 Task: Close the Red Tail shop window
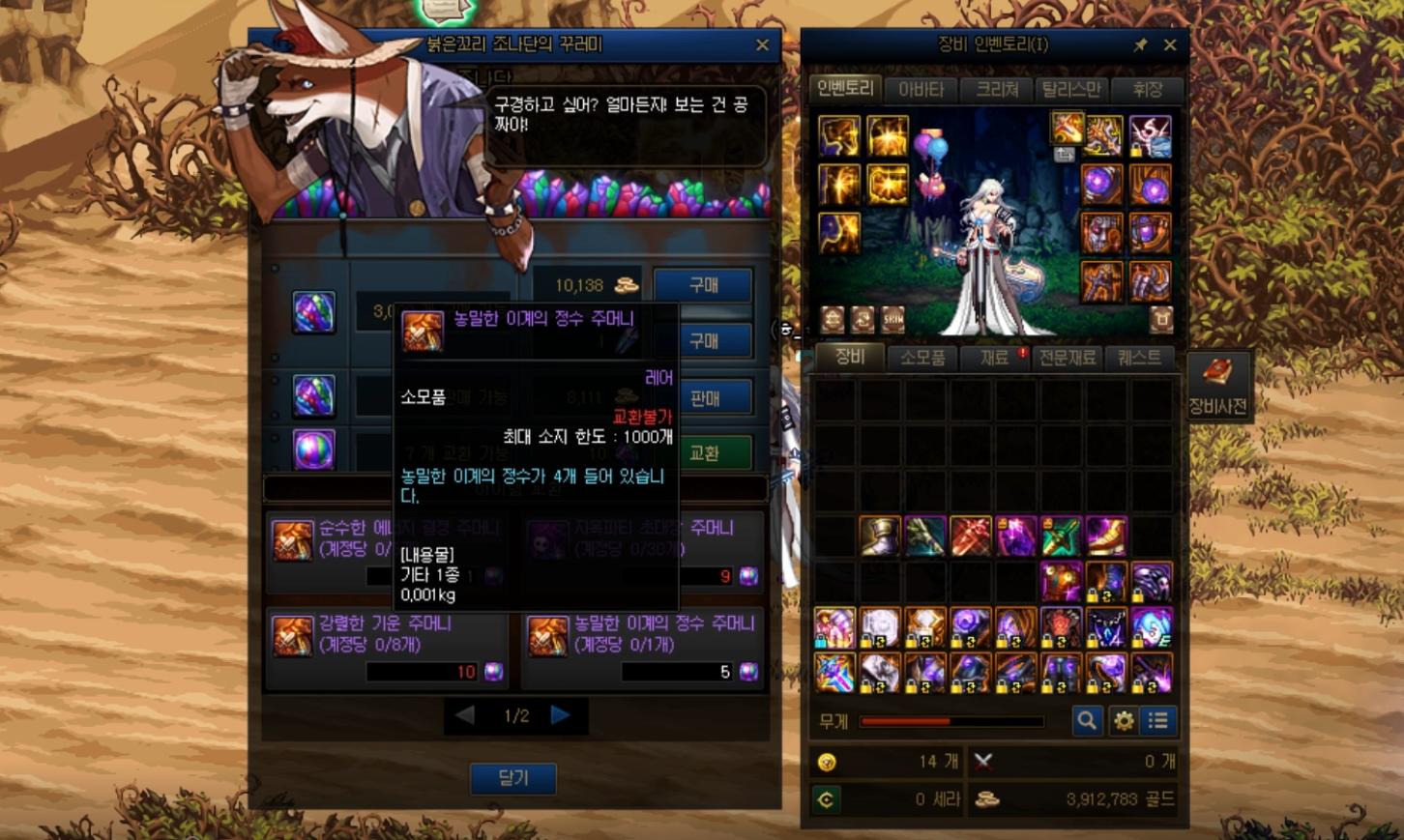[762, 45]
